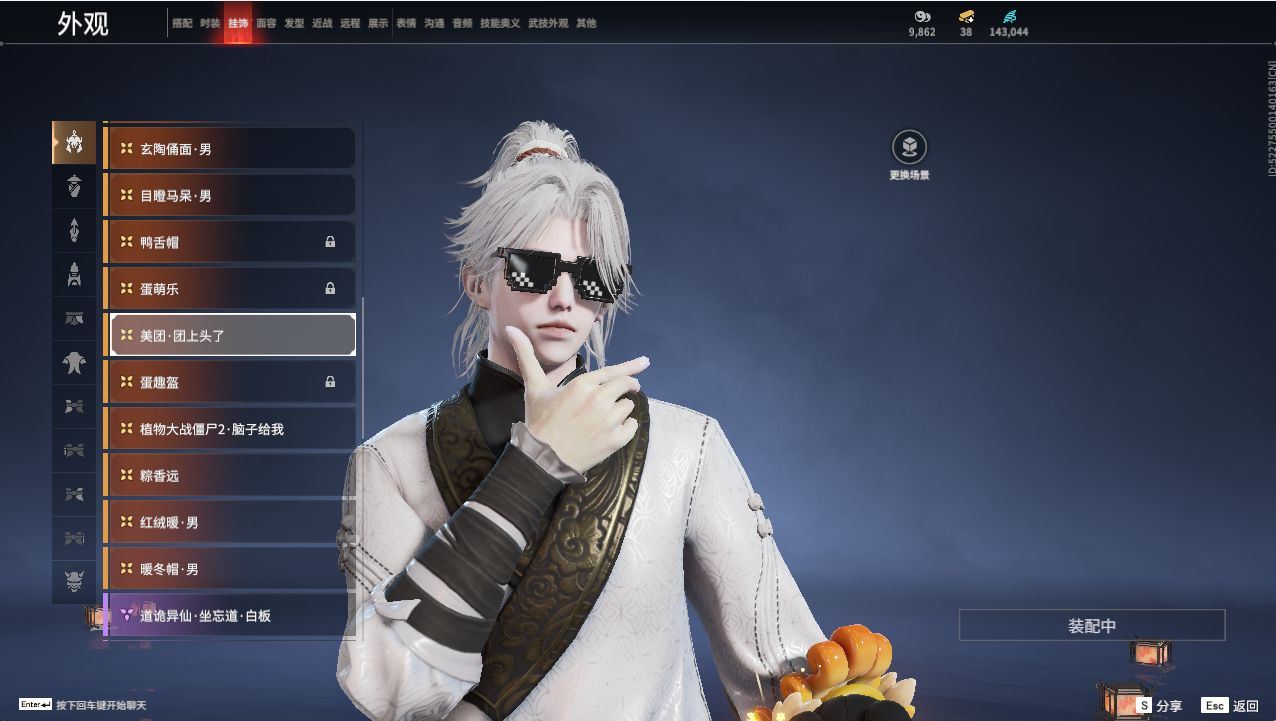Image resolution: width=1276 pixels, height=721 pixels.
Task: Choose 植物大战僵尸2·脑子给我 accessory
Action: (x=230, y=429)
